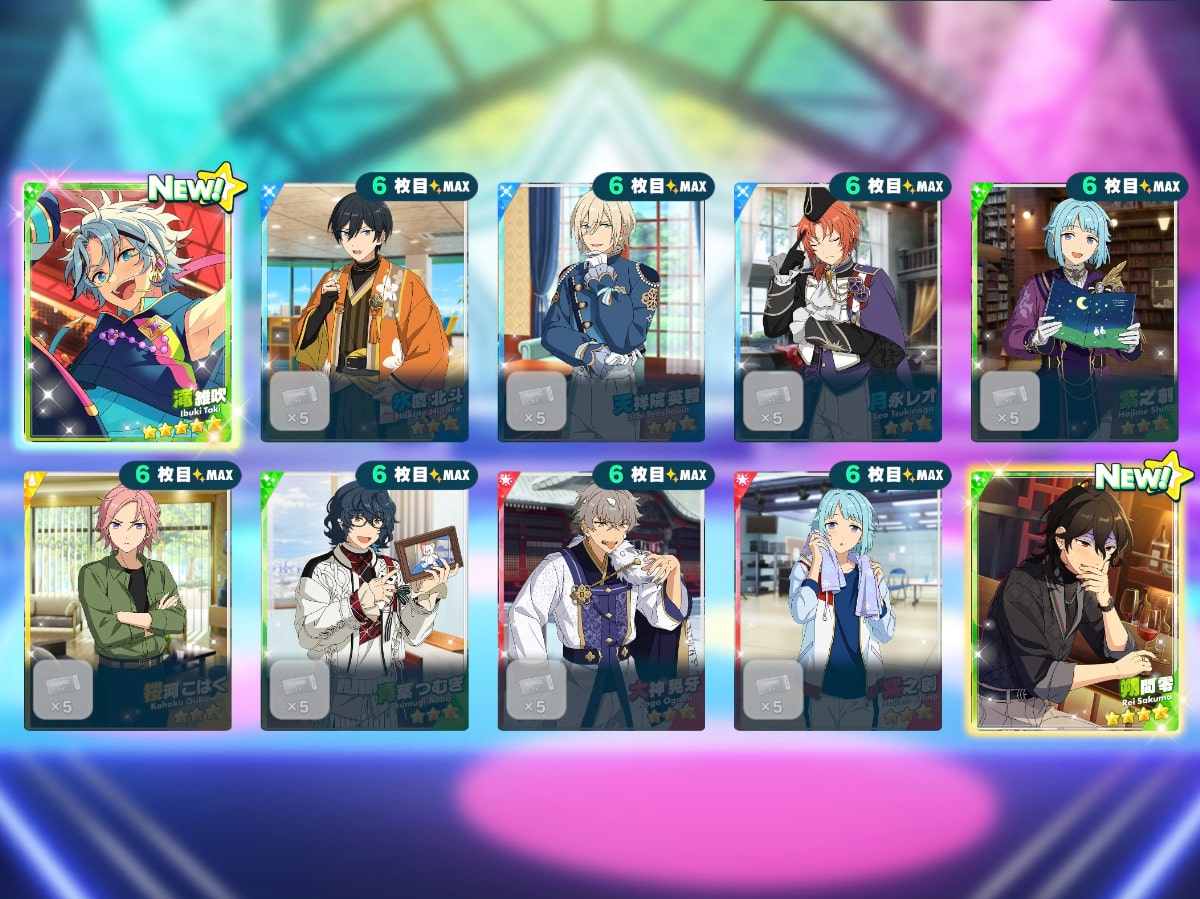View the new Rei Sakuma card

(x=1074, y=600)
